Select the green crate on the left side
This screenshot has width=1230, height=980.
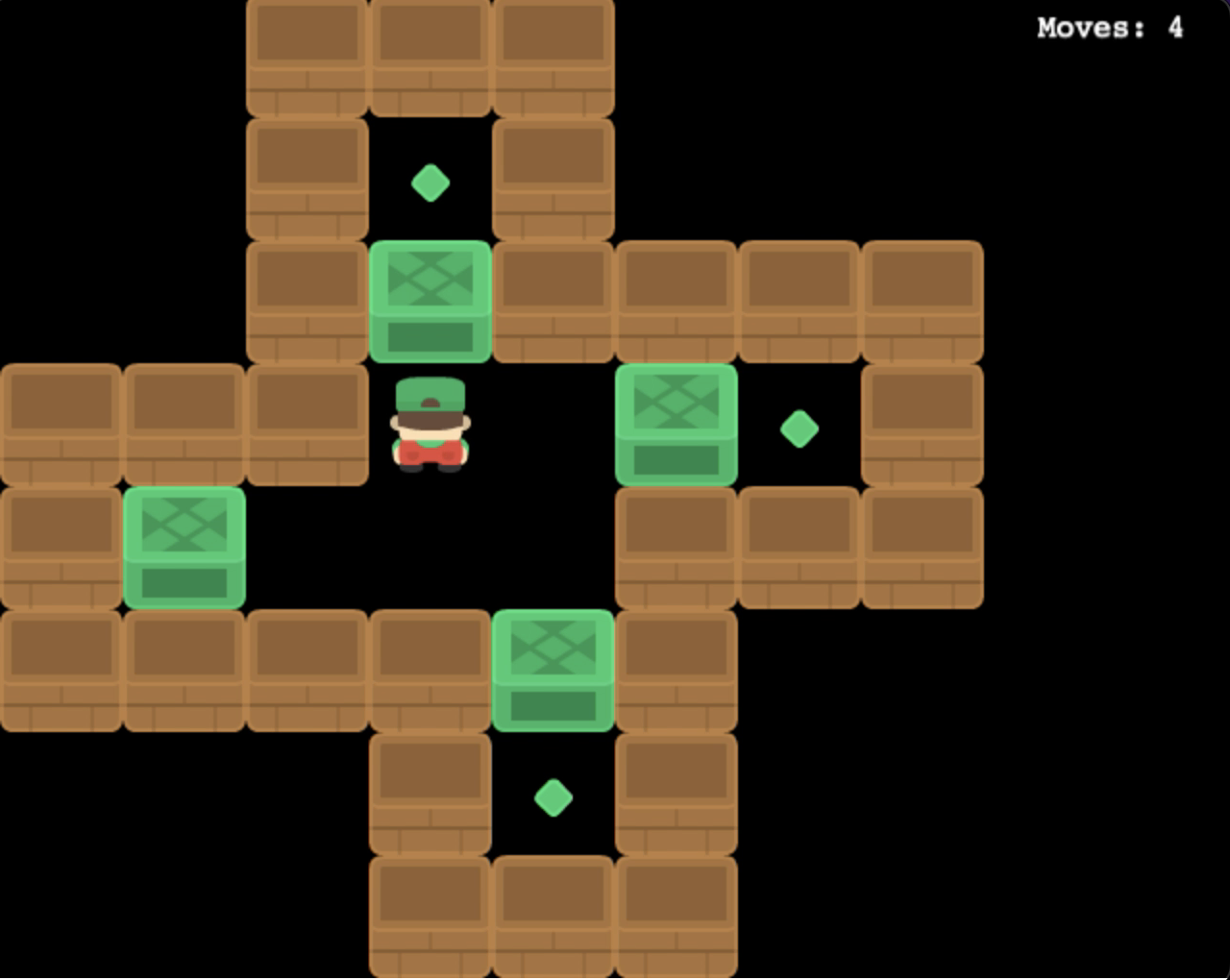184,548
